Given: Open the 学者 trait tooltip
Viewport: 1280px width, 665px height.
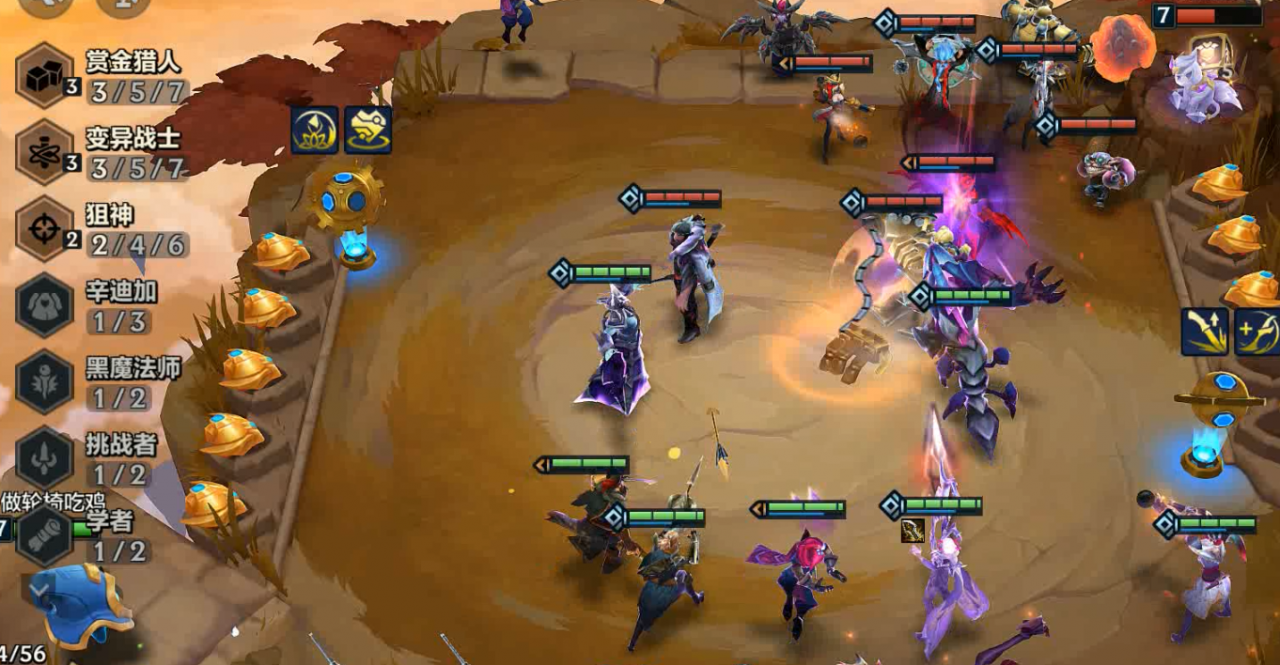Looking at the screenshot, I should click(x=45, y=534).
